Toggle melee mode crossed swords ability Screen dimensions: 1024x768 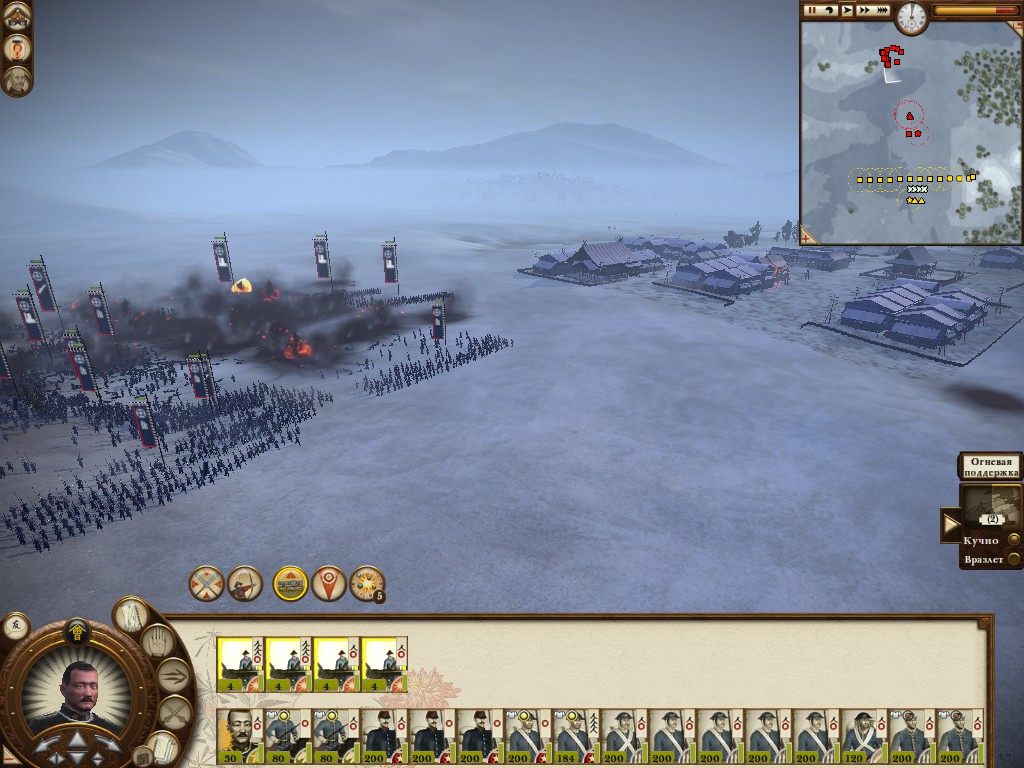206,583
